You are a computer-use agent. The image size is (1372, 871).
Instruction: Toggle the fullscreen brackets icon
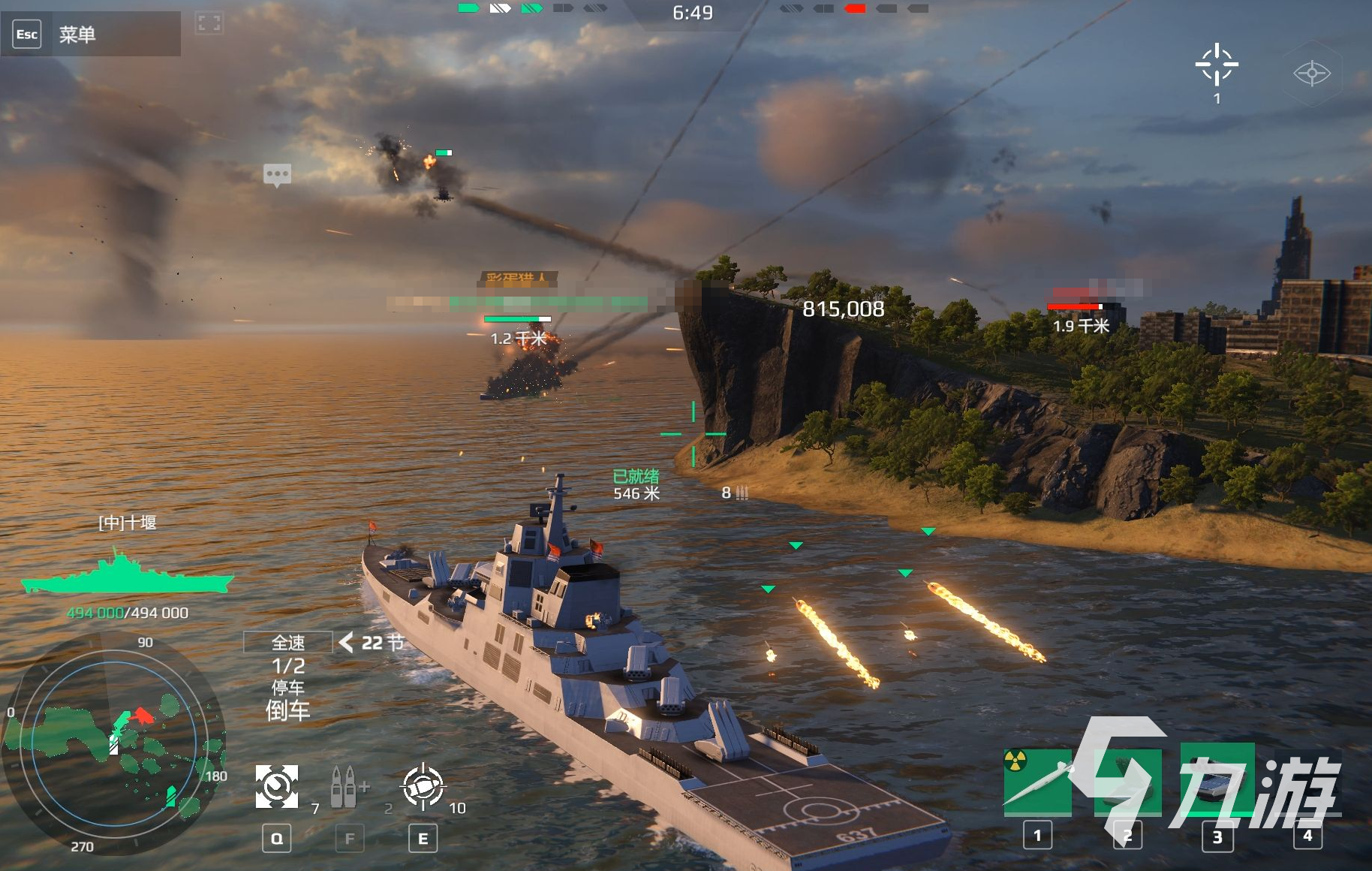(x=209, y=23)
